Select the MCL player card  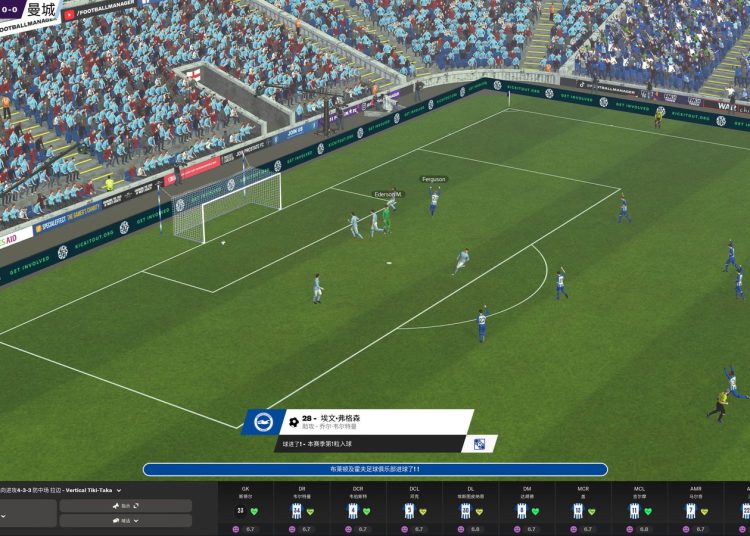pyautogui.click(x=639, y=508)
